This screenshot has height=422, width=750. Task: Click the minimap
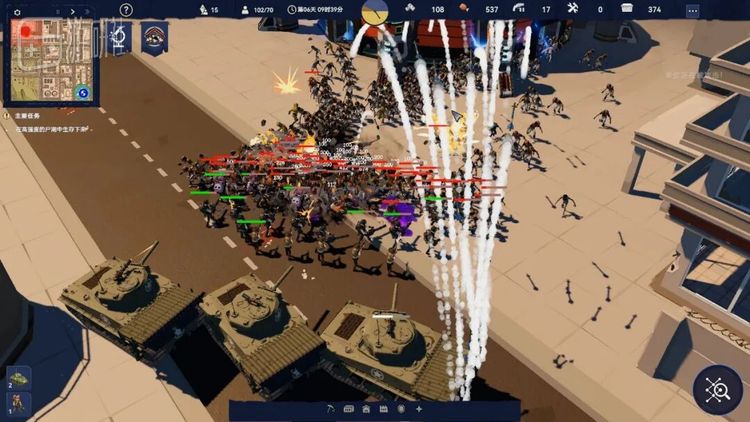point(48,62)
